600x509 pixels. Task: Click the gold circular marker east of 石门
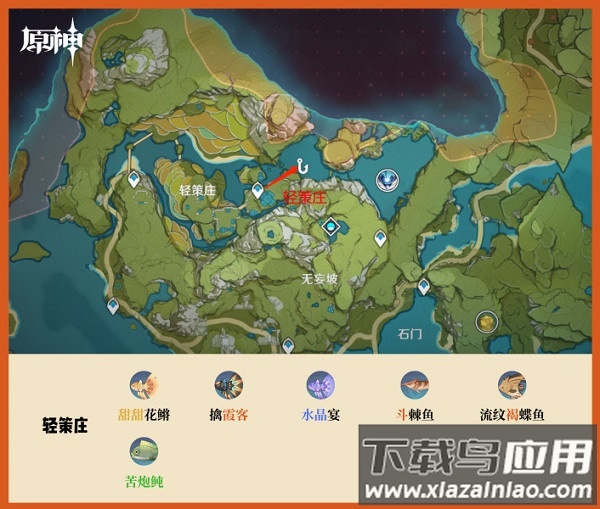(487, 321)
